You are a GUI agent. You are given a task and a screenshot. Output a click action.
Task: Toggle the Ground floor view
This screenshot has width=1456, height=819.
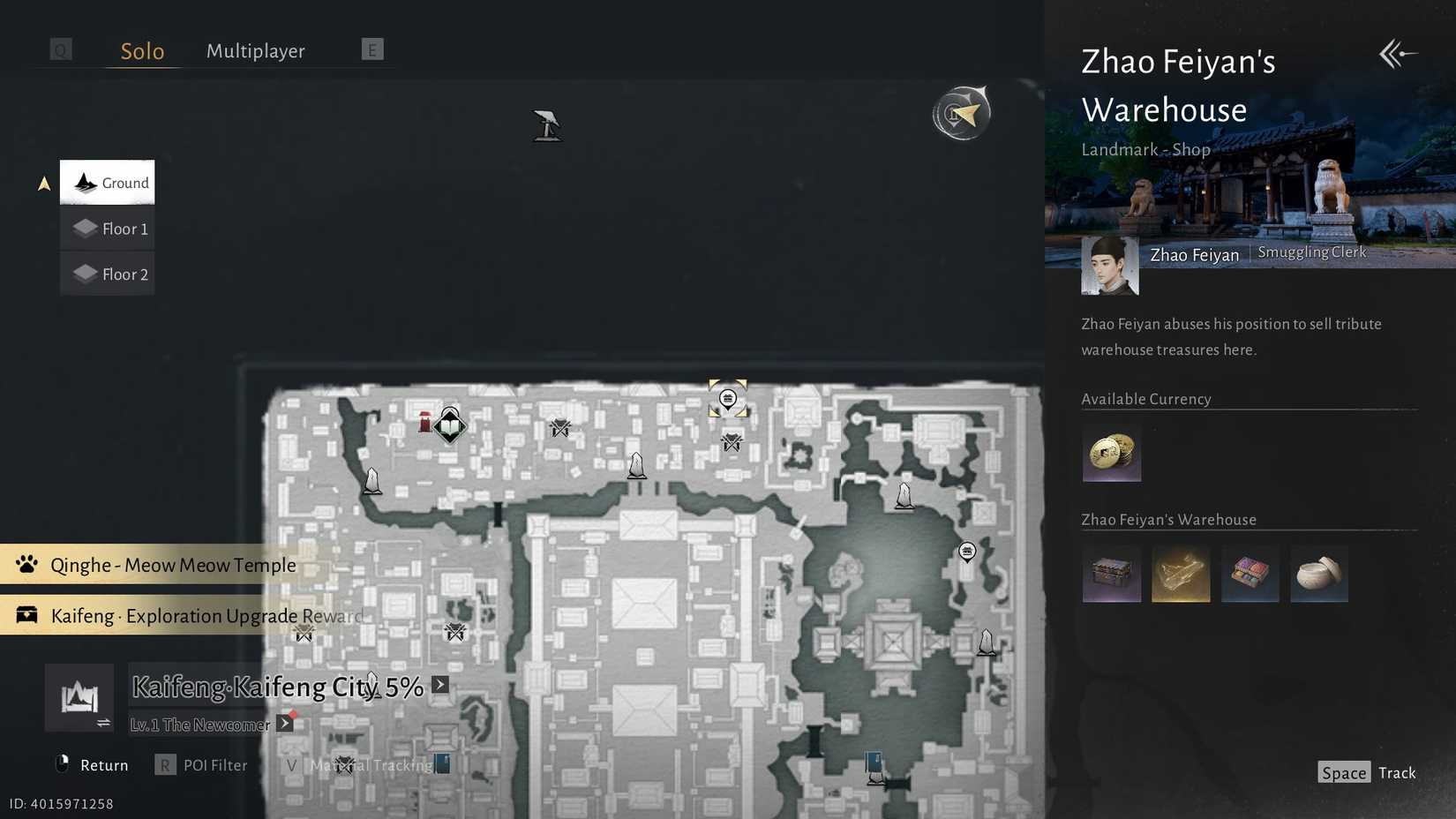click(107, 182)
